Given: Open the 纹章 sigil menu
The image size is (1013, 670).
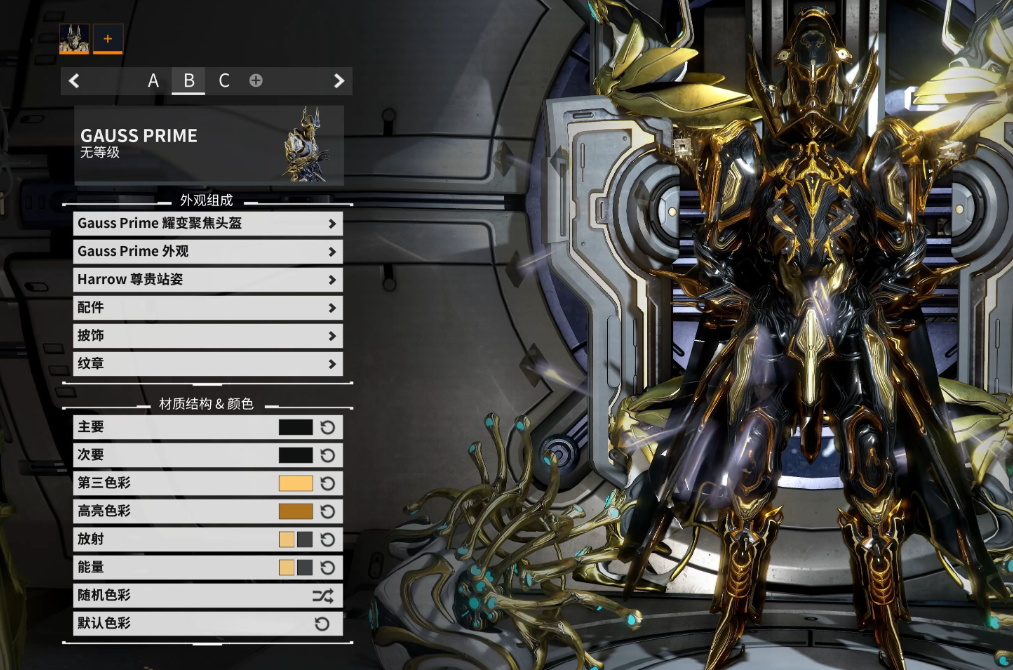Looking at the screenshot, I should [x=208, y=364].
